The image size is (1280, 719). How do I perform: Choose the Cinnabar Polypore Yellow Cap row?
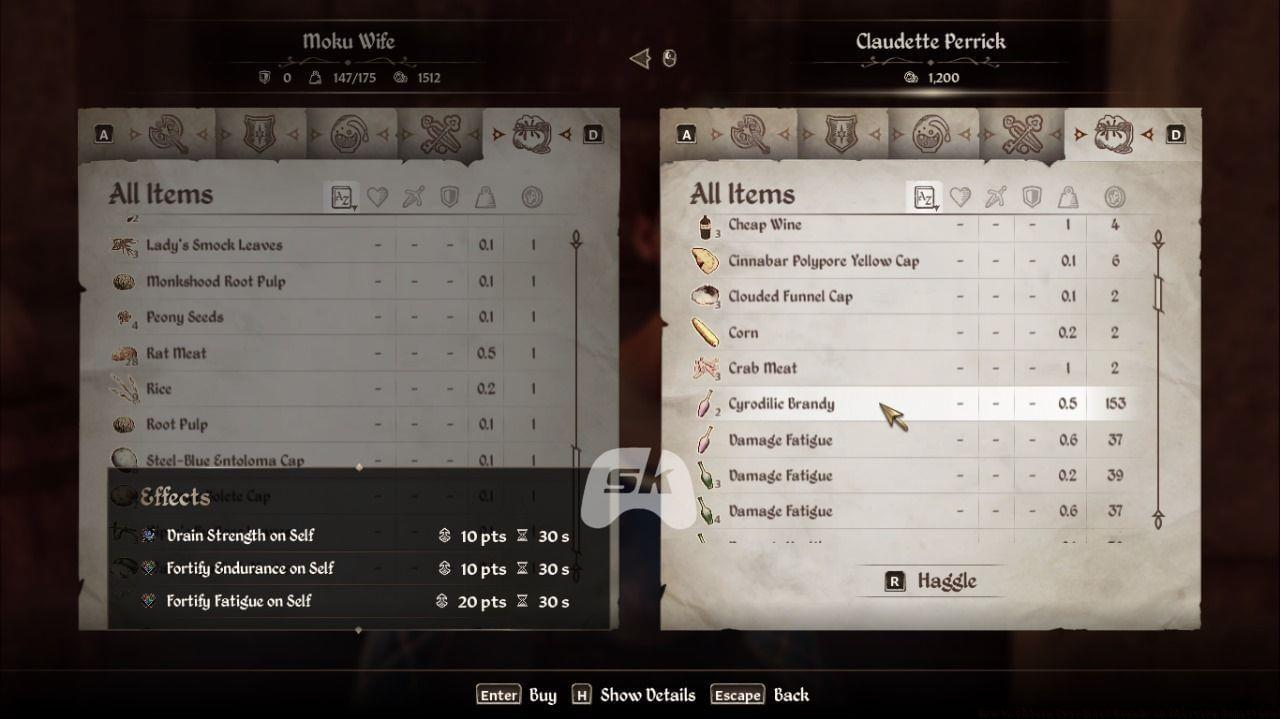point(822,261)
